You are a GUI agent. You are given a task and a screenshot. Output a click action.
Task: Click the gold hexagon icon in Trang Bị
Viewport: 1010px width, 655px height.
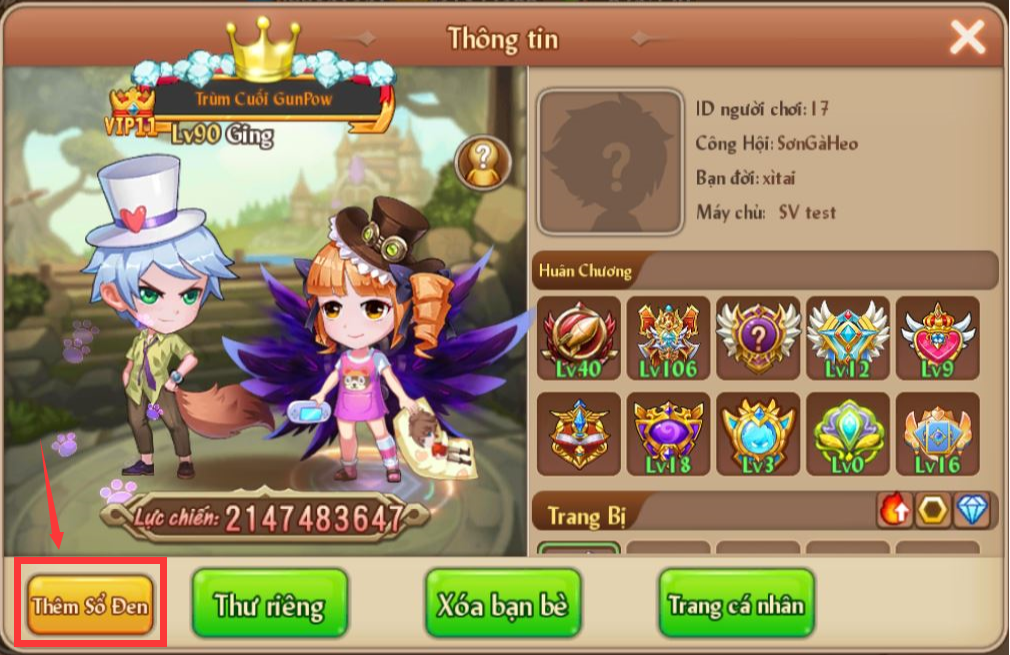[x=933, y=511]
